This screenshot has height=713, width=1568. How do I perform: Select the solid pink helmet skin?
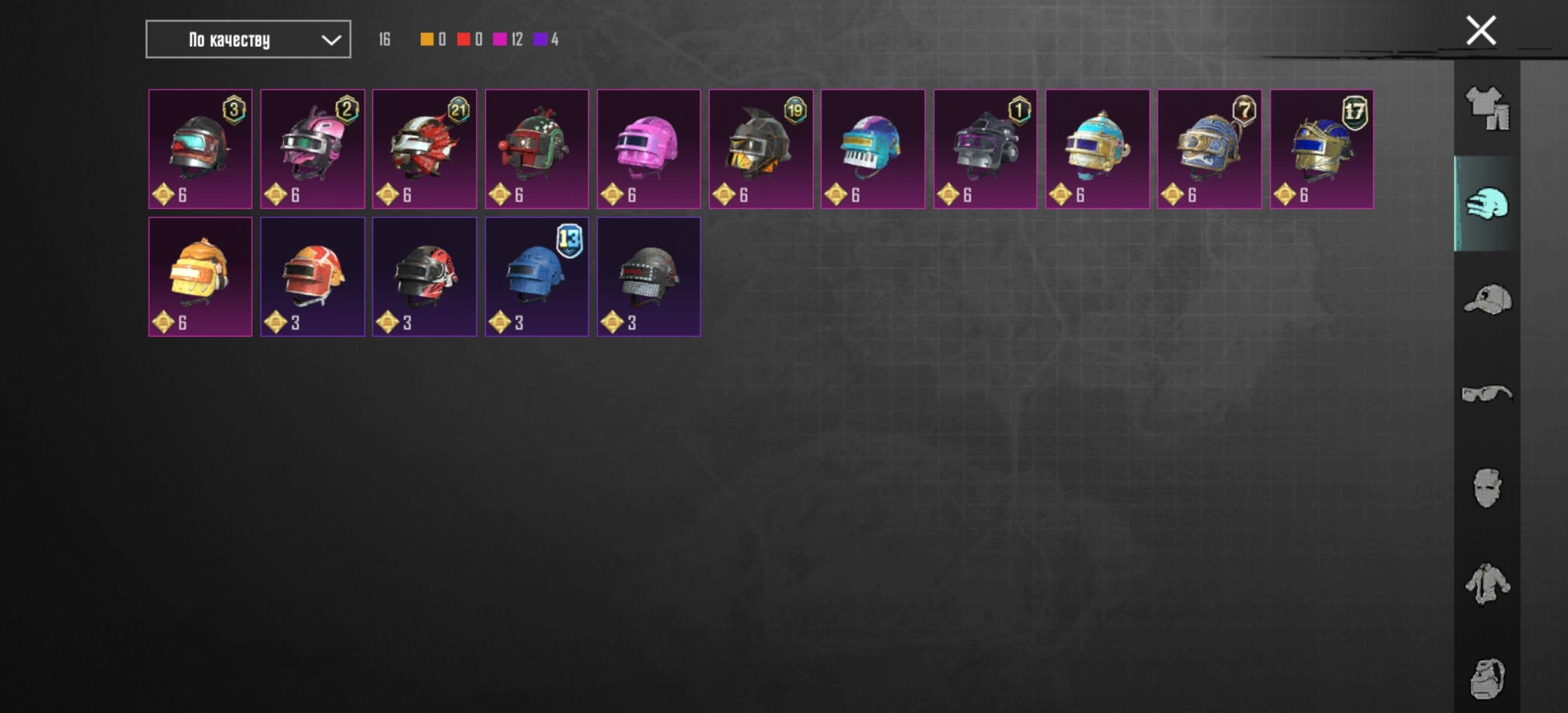649,149
